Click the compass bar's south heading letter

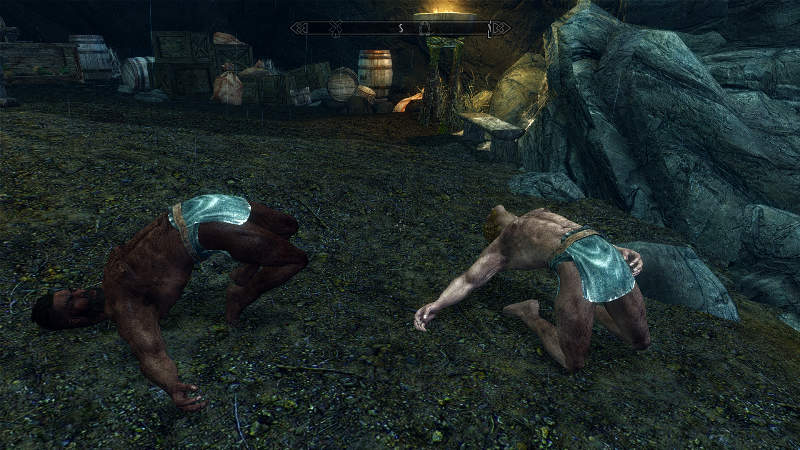click(x=401, y=28)
